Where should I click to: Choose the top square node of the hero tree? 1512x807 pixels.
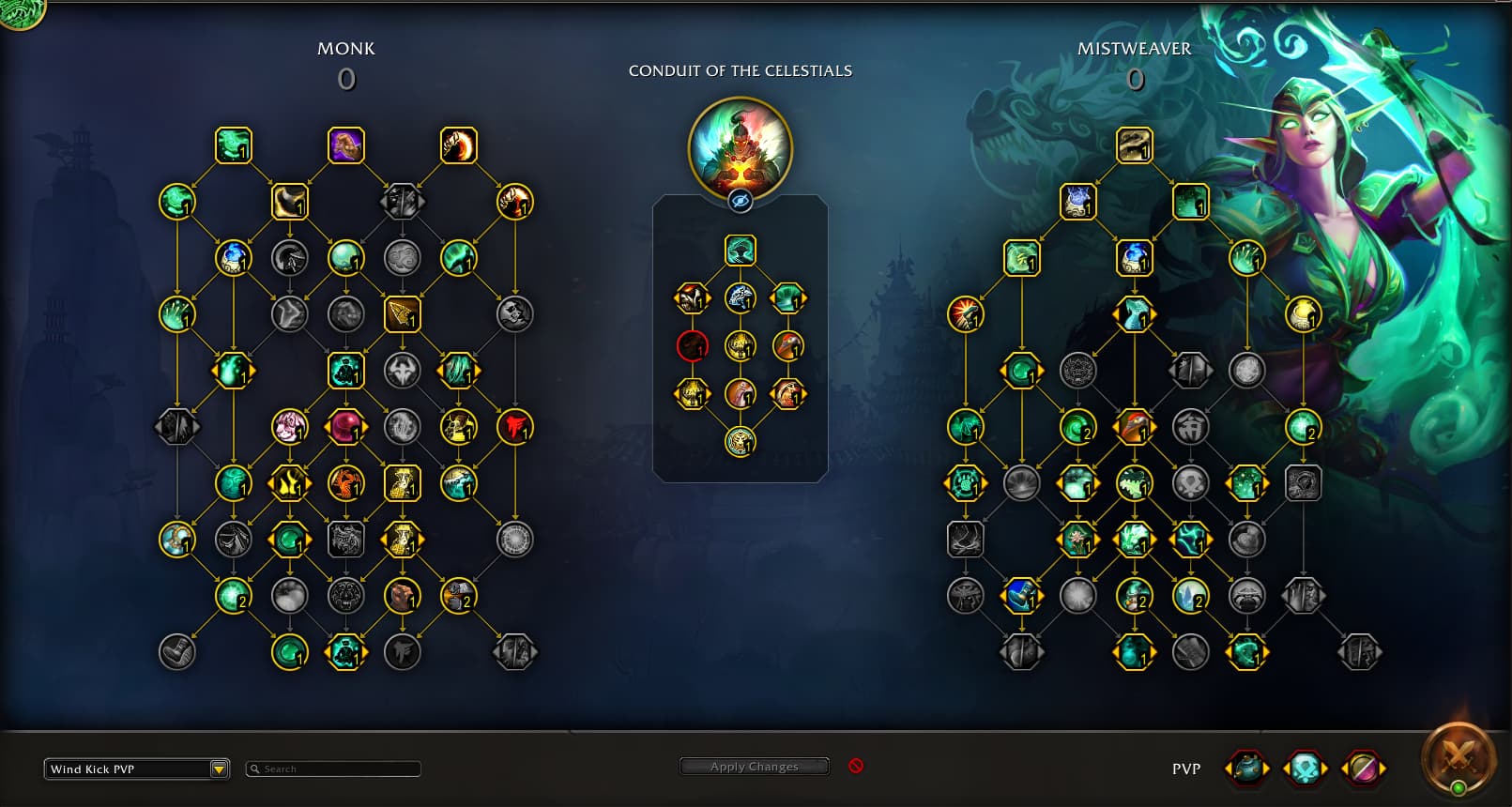pos(741,251)
